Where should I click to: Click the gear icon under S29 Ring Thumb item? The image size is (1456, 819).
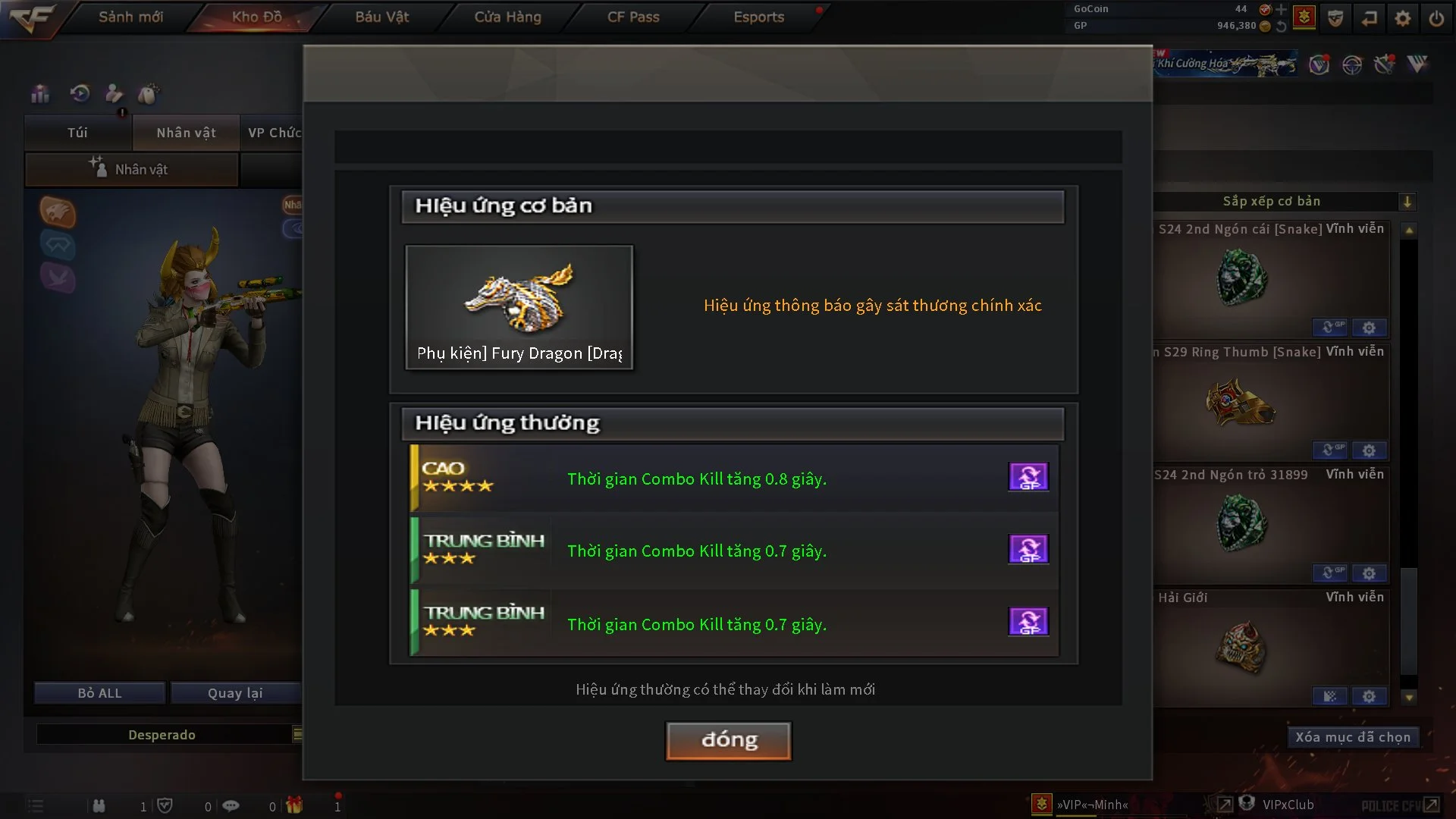pyautogui.click(x=1370, y=450)
